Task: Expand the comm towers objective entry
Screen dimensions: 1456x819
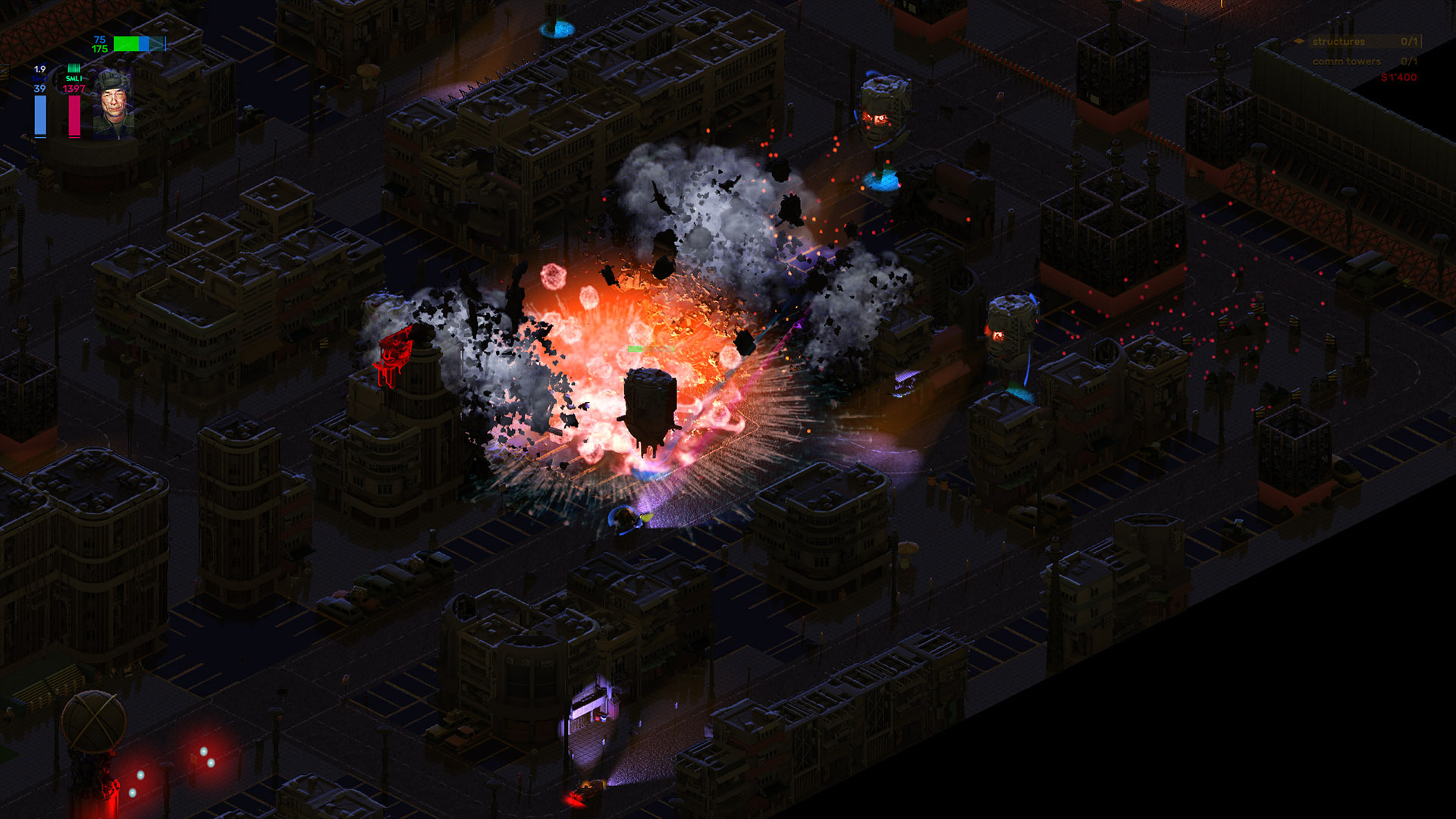Action: pos(1348,61)
